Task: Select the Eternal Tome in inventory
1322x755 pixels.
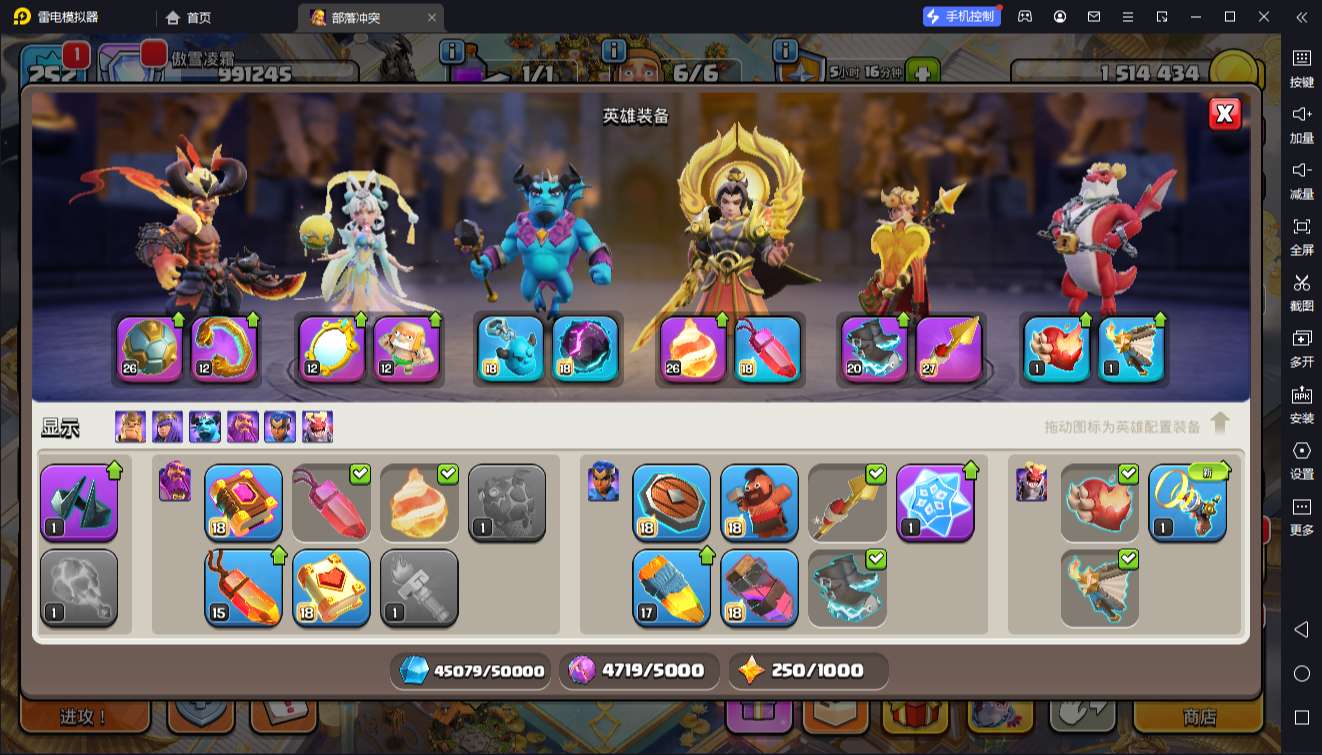Action: [x=243, y=501]
